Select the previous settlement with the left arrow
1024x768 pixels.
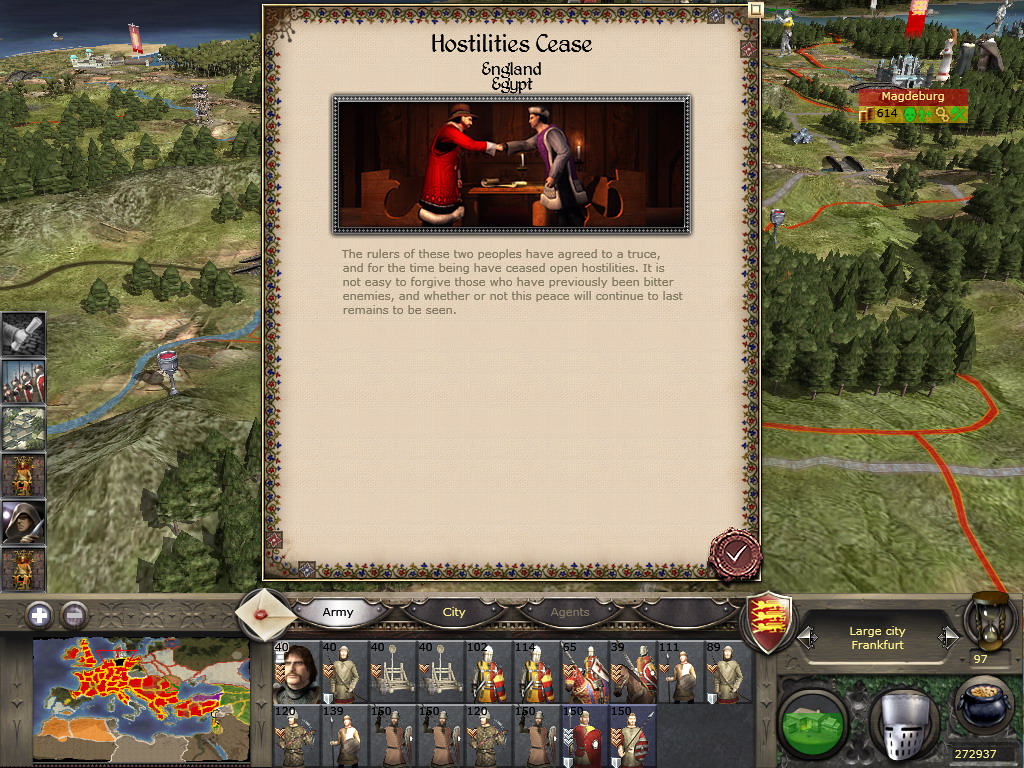point(807,637)
